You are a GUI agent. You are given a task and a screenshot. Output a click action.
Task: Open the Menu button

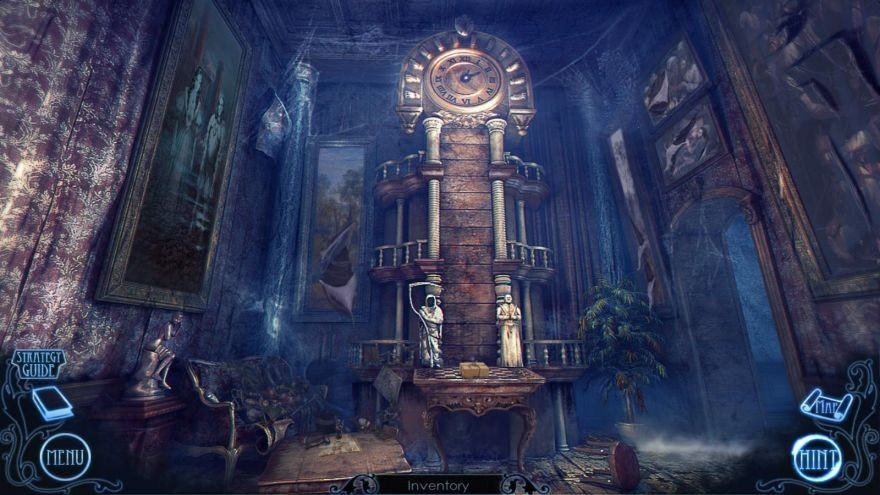(65, 458)
